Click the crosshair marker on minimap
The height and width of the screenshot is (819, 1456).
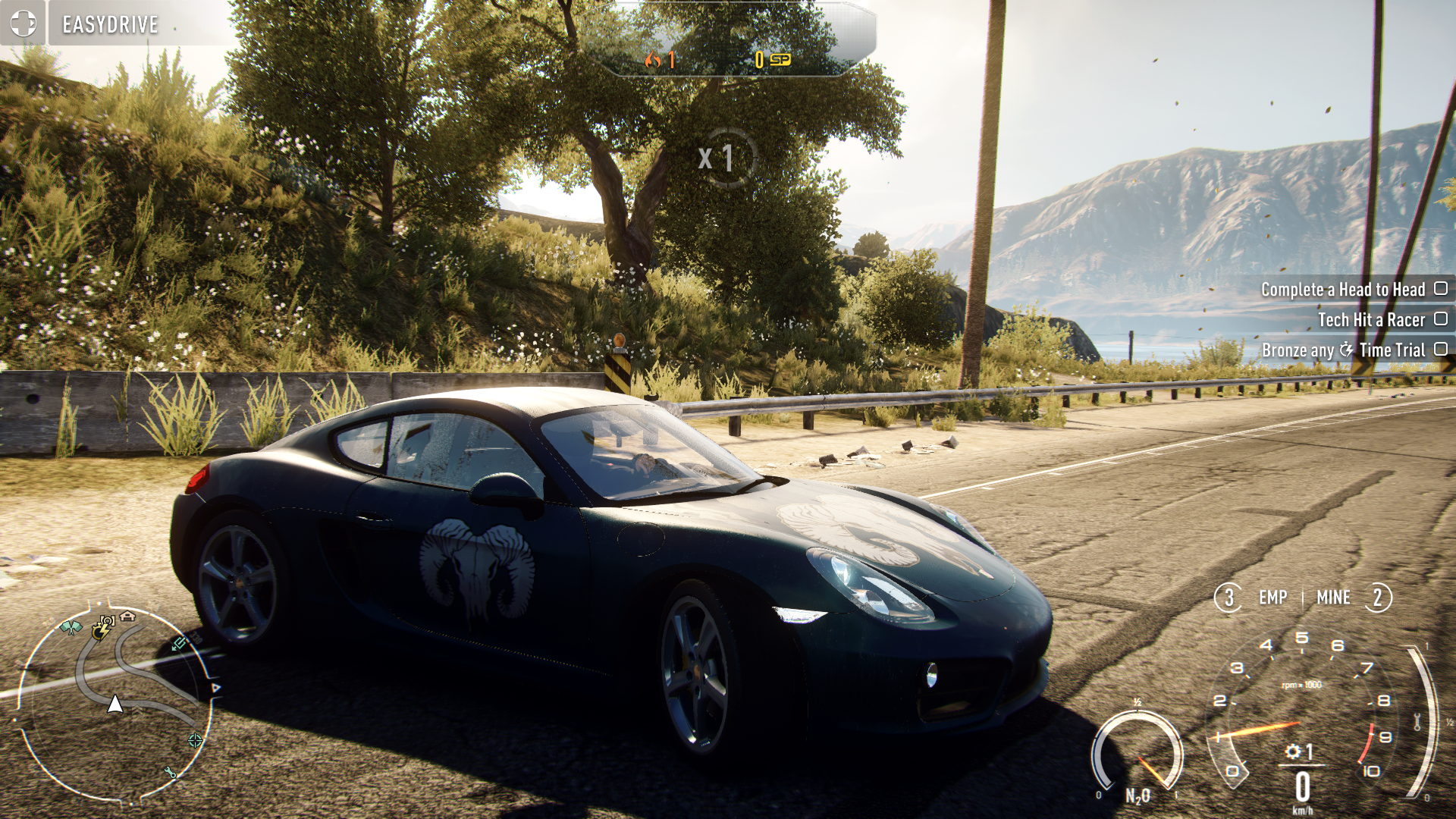[x=195, y=740]
